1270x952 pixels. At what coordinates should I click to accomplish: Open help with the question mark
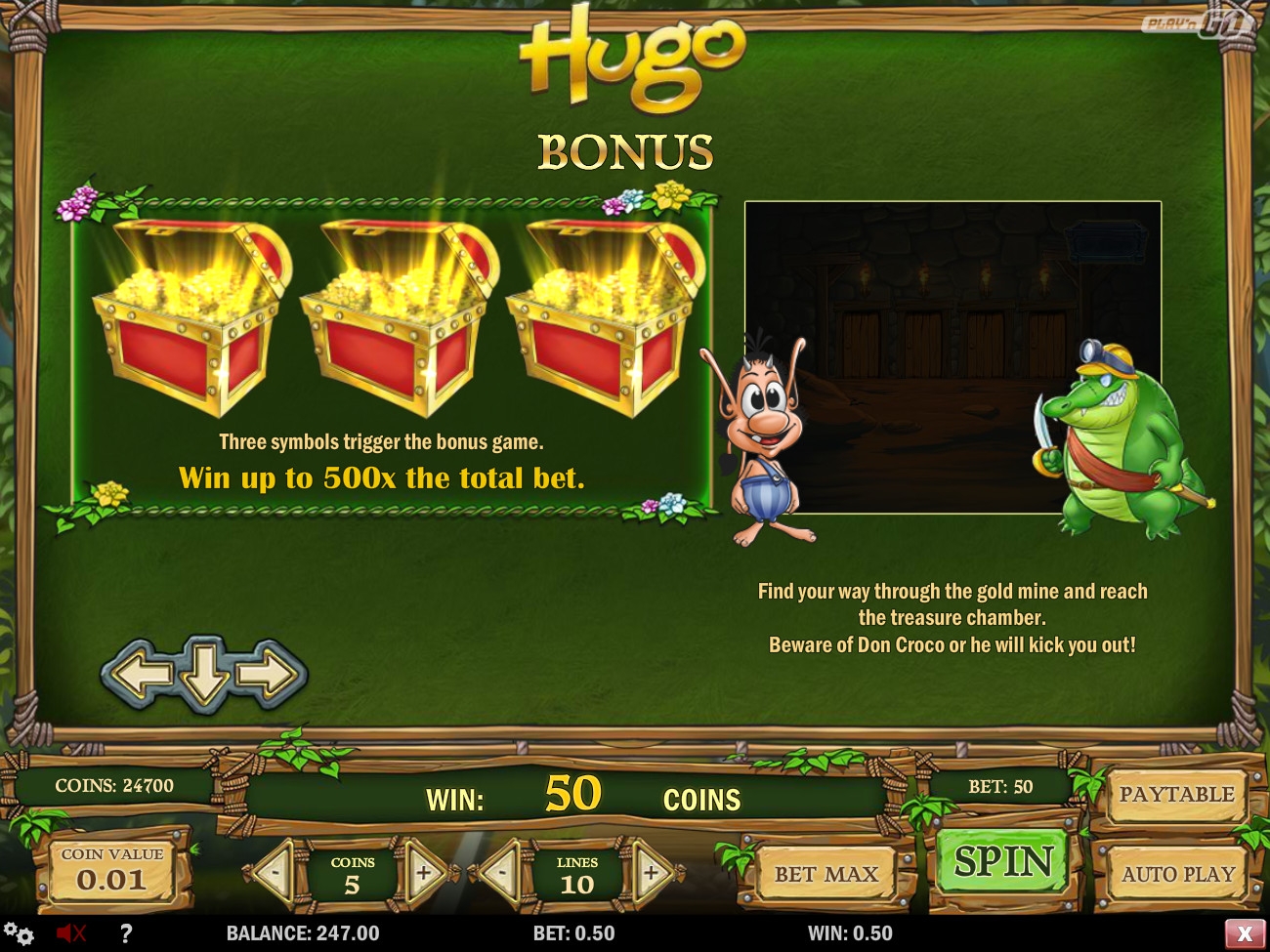[125, 933]
